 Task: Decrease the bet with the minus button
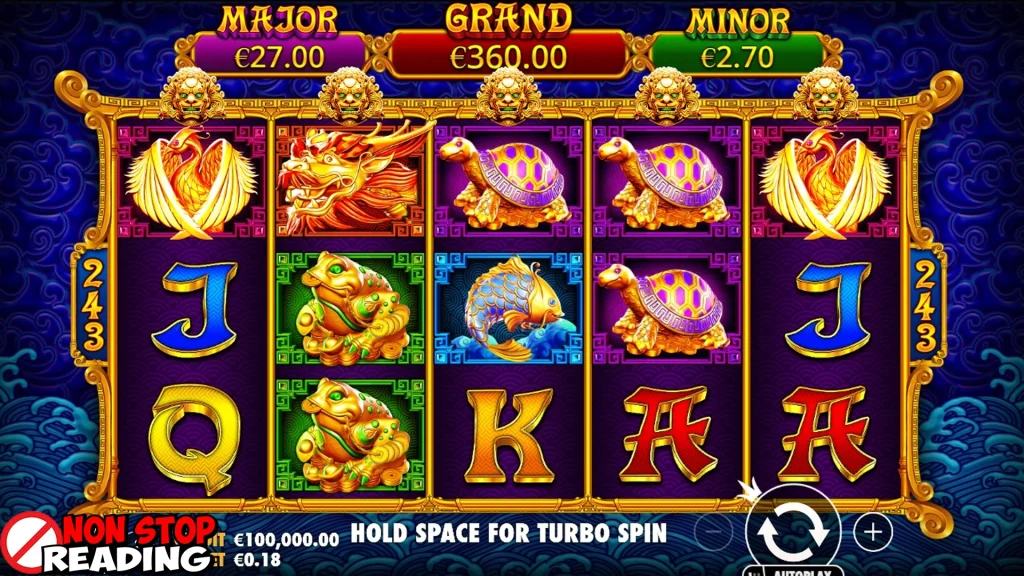(x=711, y=530)
